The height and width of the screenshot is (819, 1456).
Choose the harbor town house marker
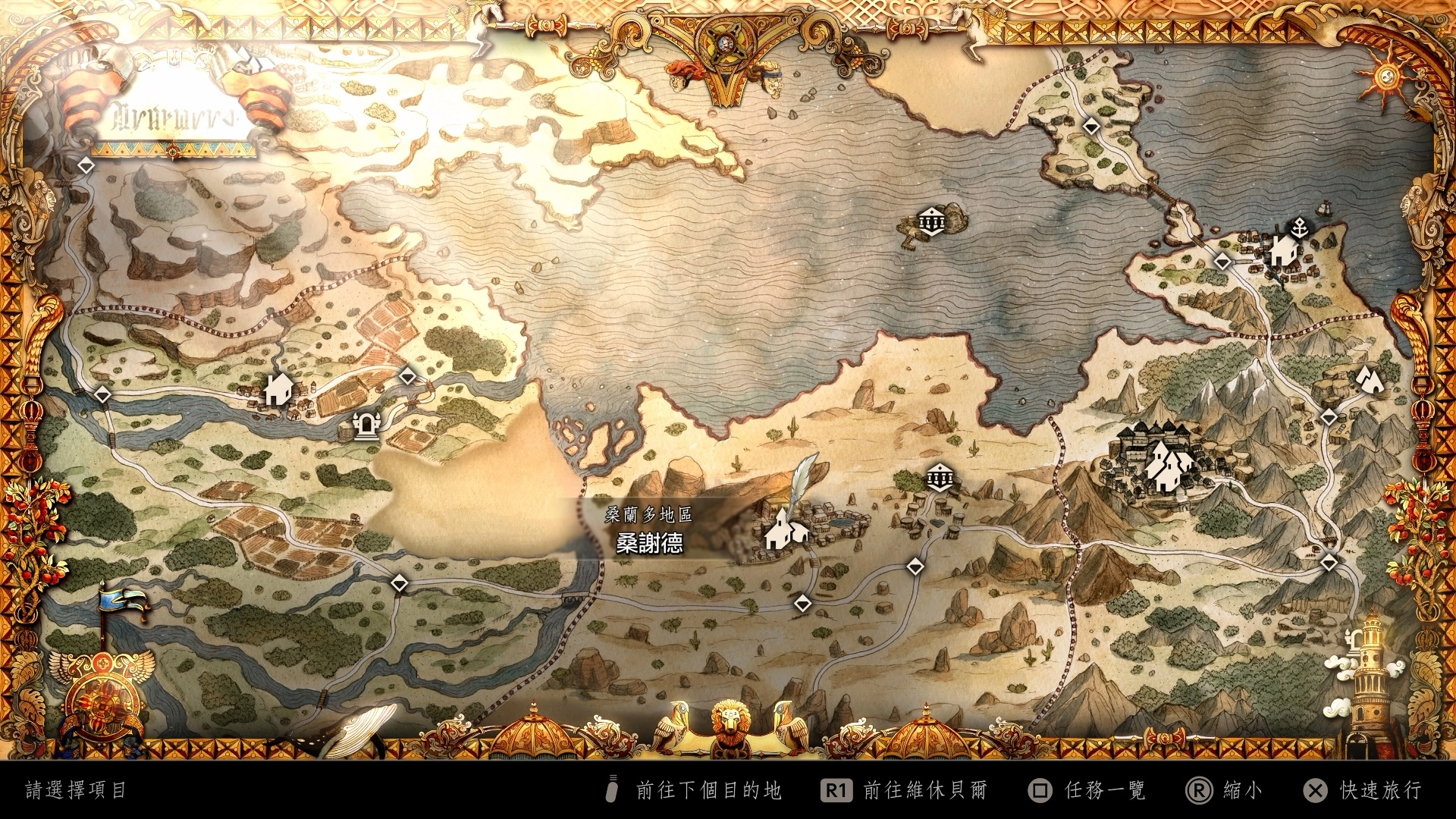tap(1282, 249)
